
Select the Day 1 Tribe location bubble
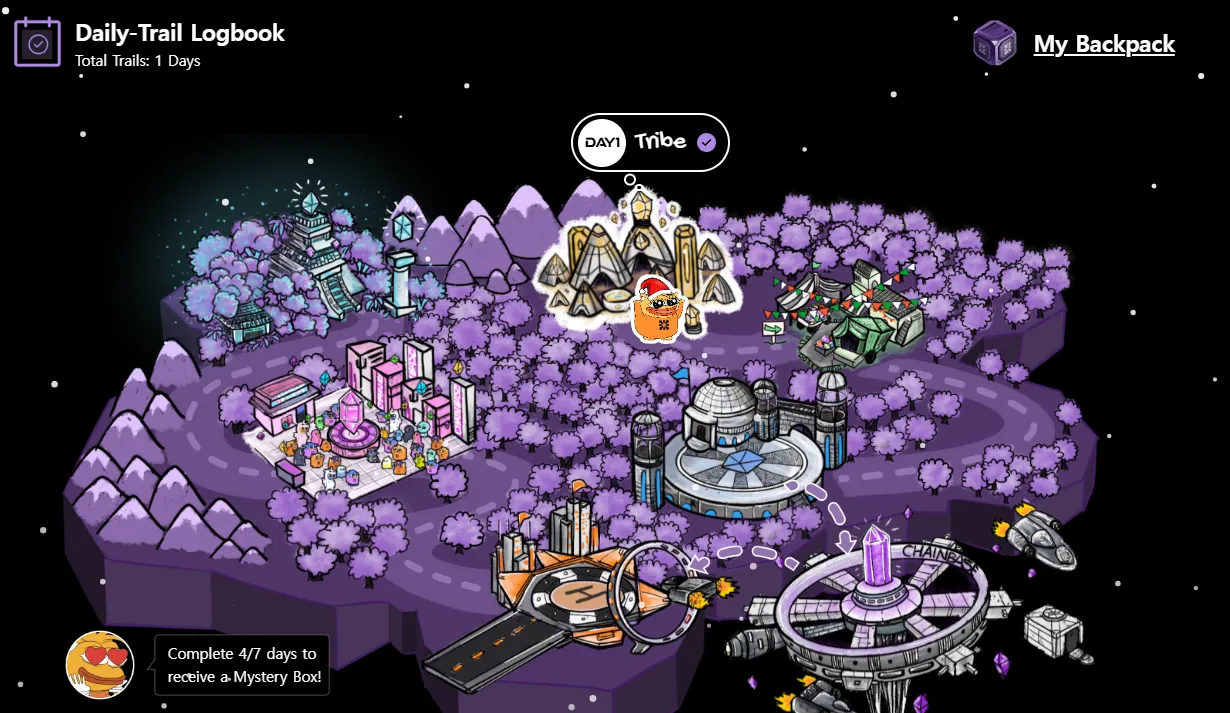tap(650, 142)
